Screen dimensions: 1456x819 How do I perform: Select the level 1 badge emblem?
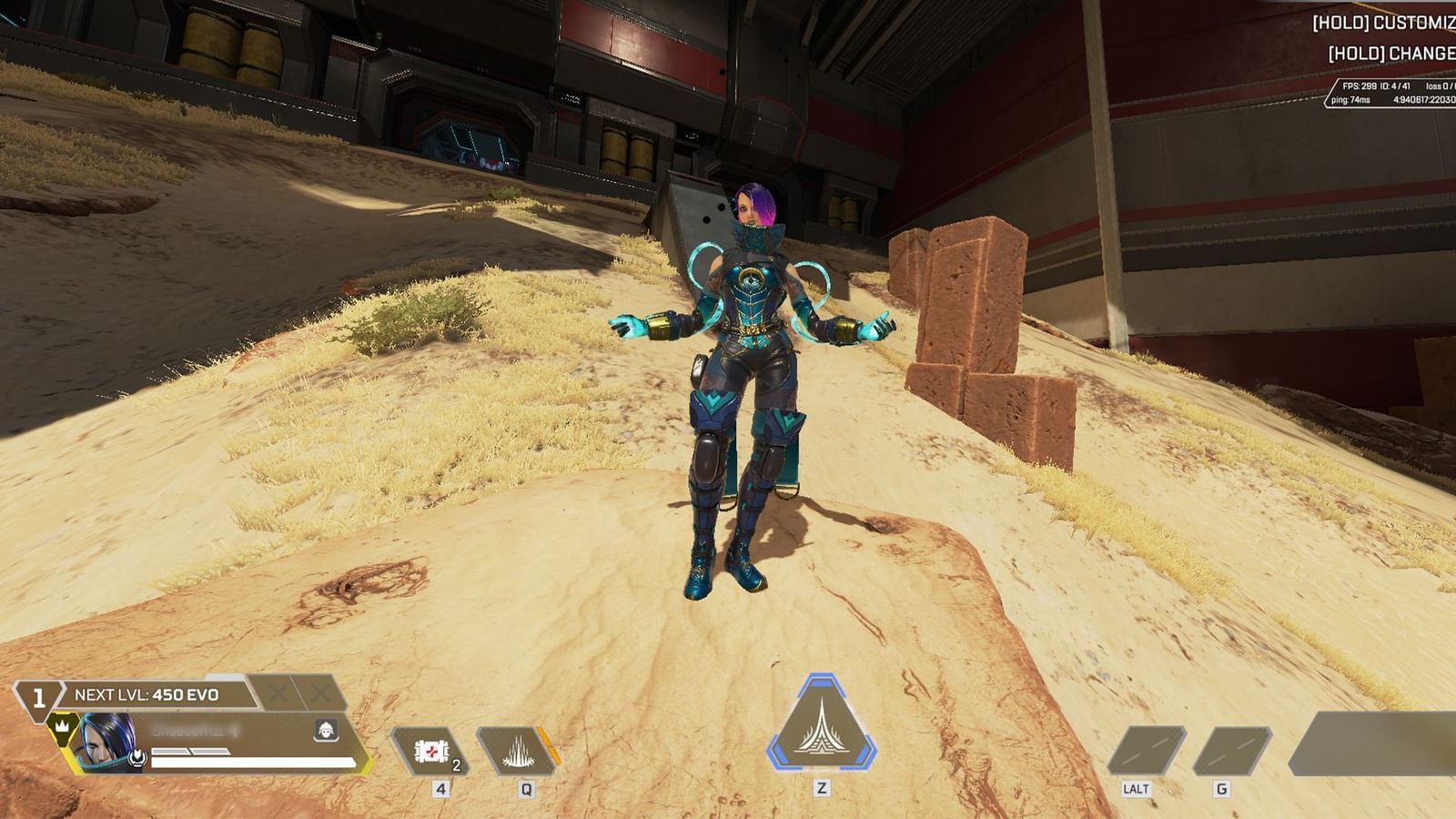point(38,697)
